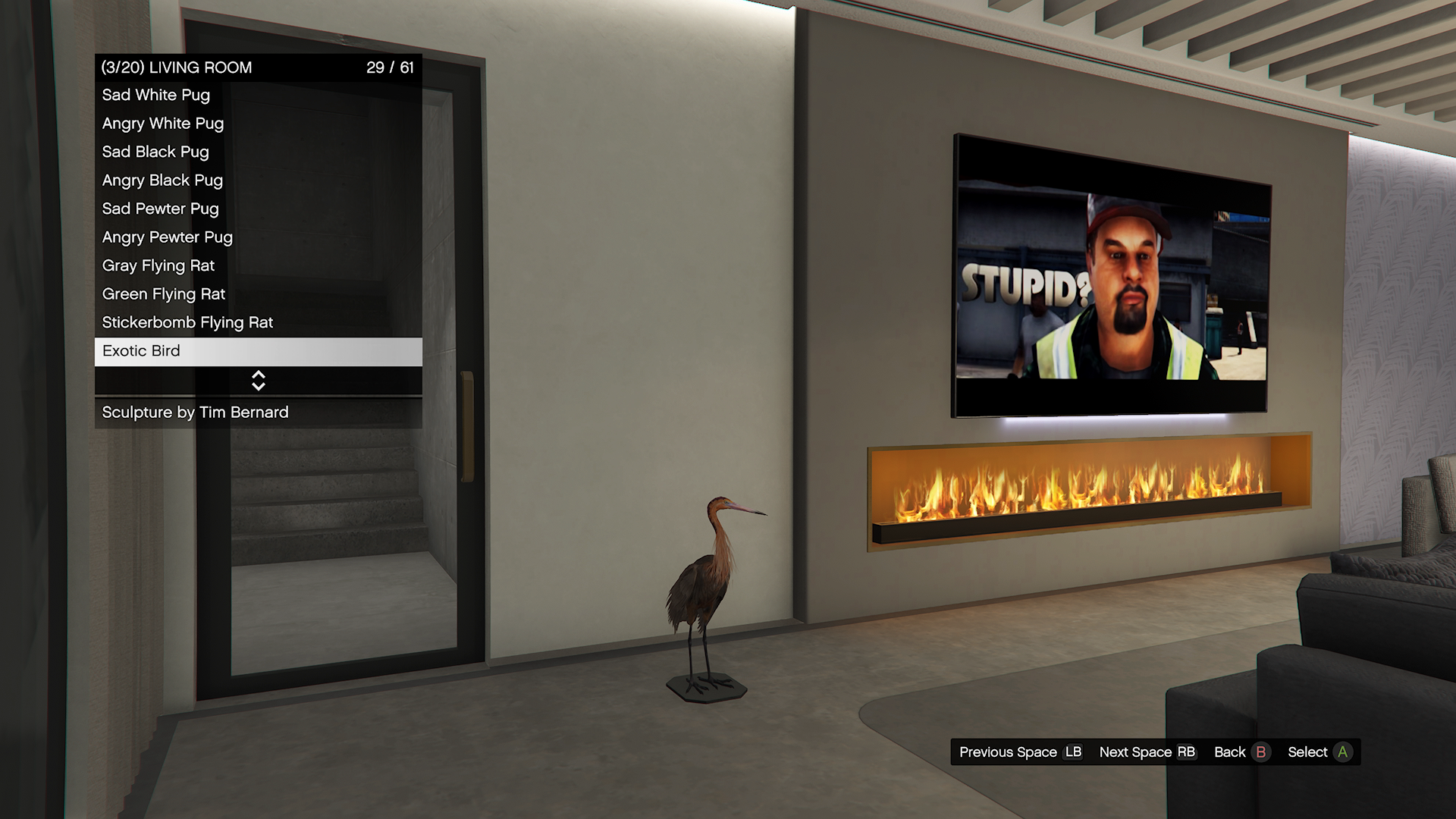Select Angry Black Pug
Image resolution: width=1456 pixels, height=819 pixels.
(258, 180)
